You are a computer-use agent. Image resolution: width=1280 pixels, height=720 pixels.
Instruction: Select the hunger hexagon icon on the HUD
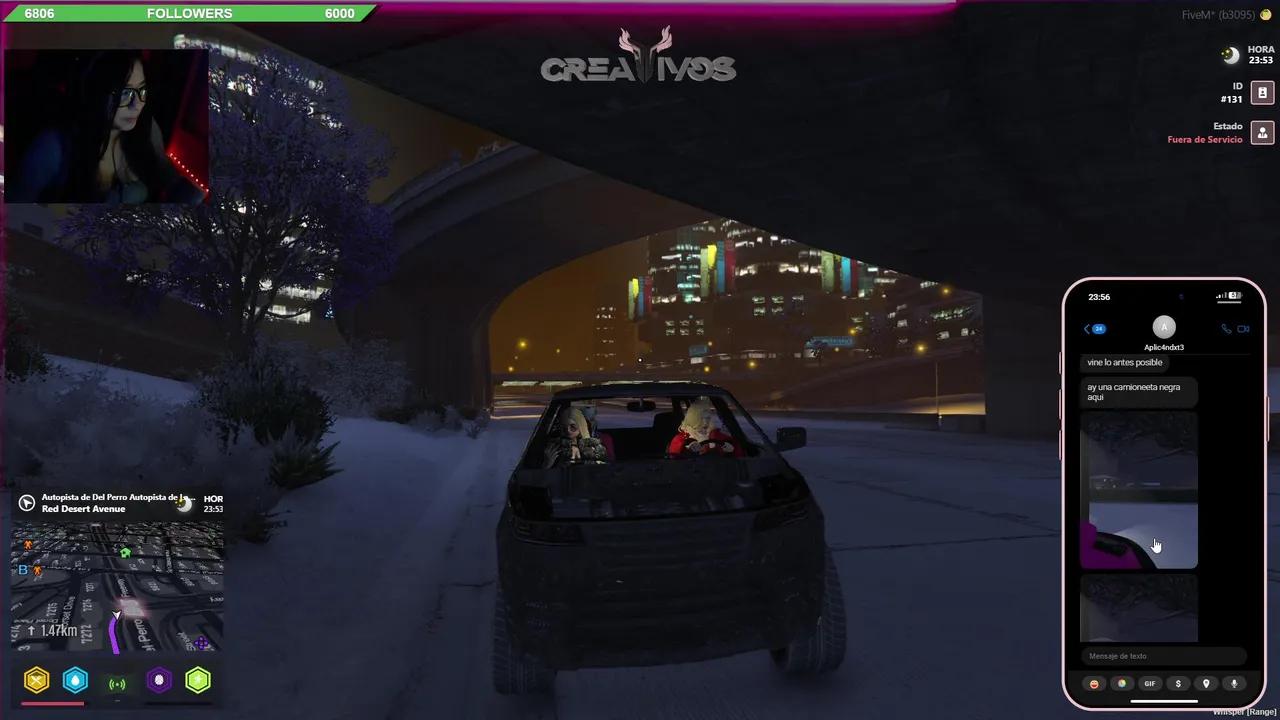tap(37, 681)
